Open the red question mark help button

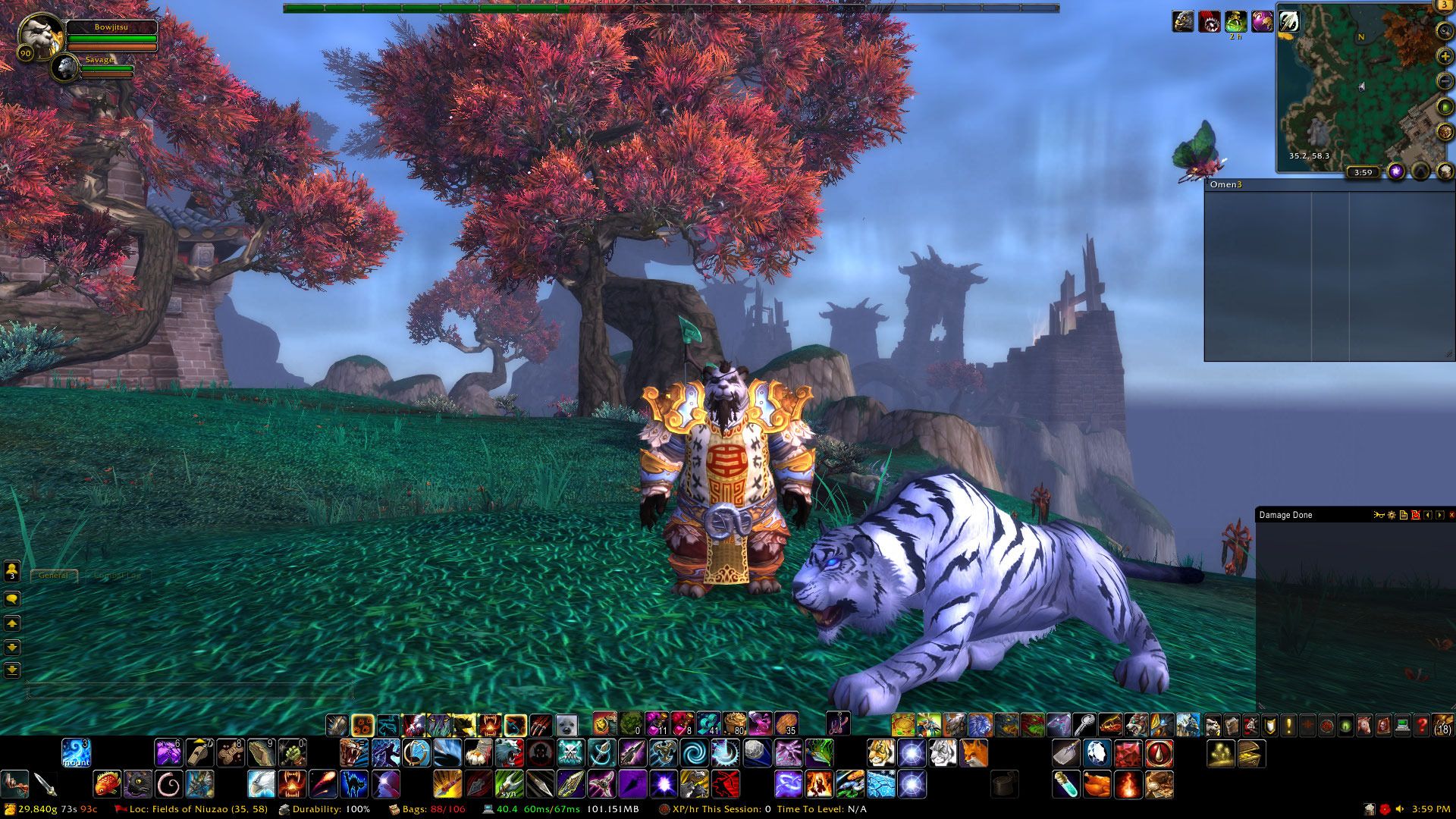[x=1422, y=726]
